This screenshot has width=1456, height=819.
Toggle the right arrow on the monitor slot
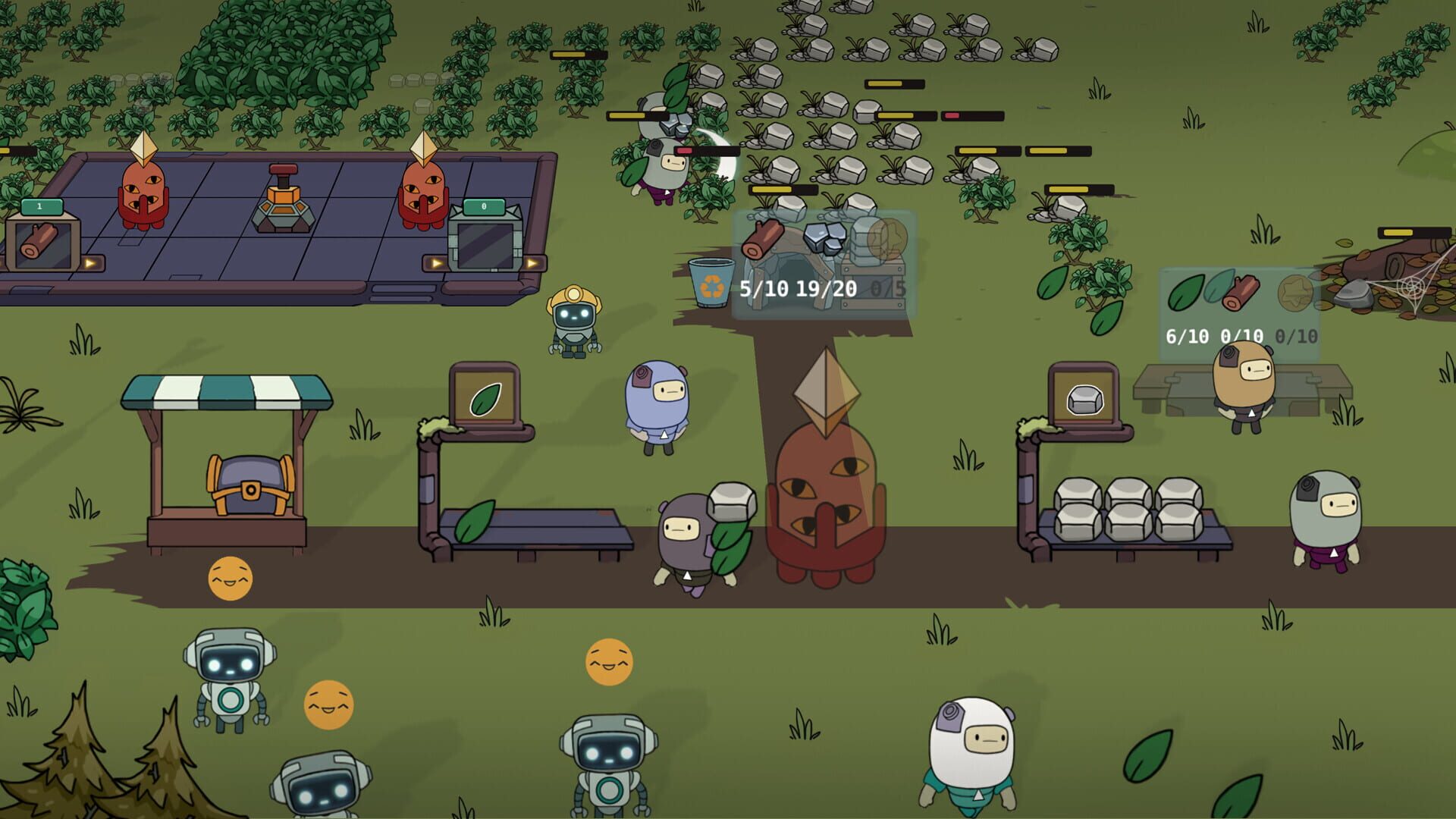pyautogui.click(x=532, y=262)
